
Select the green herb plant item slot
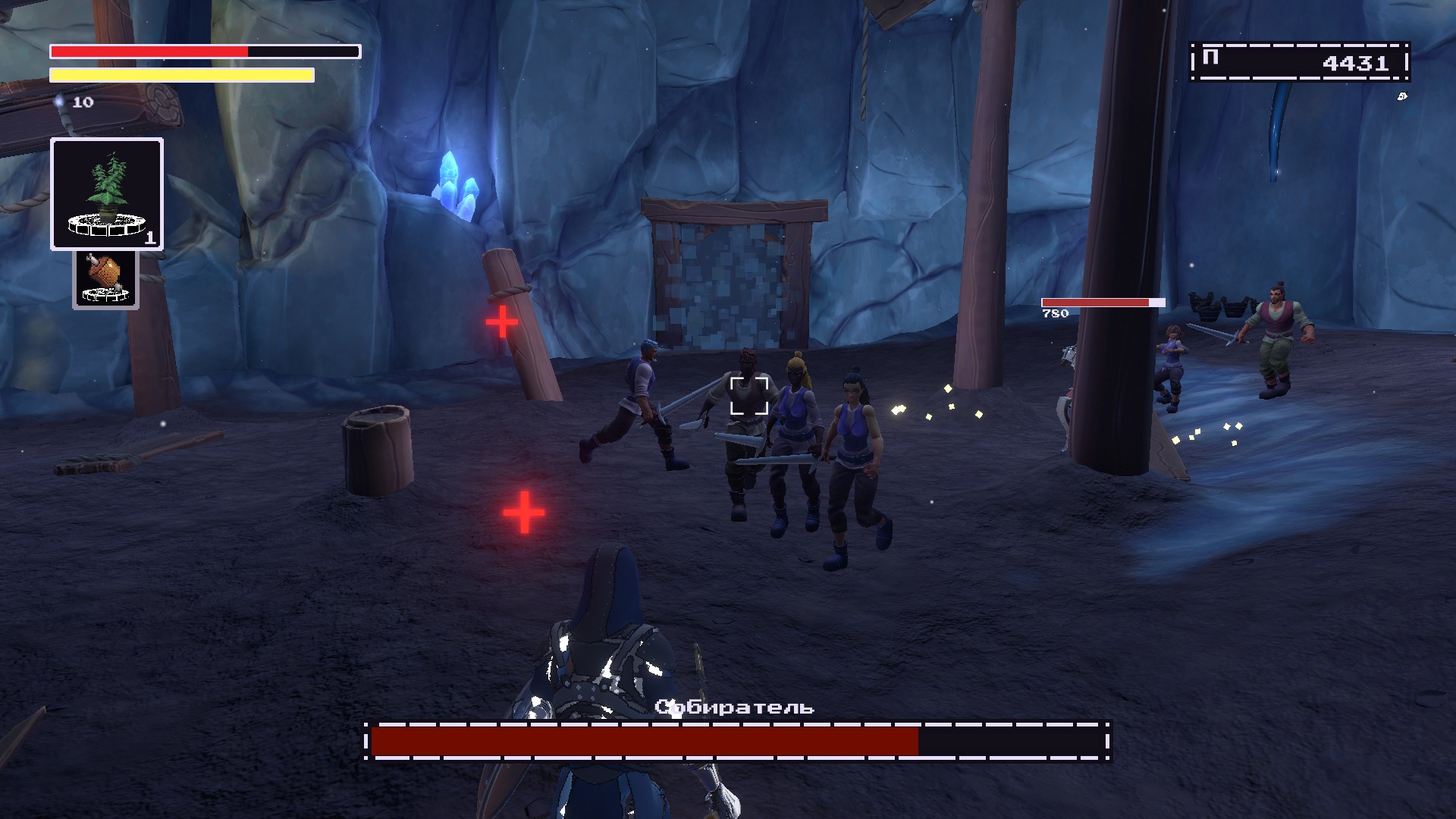pyautogui.click(x=107, y=194)
